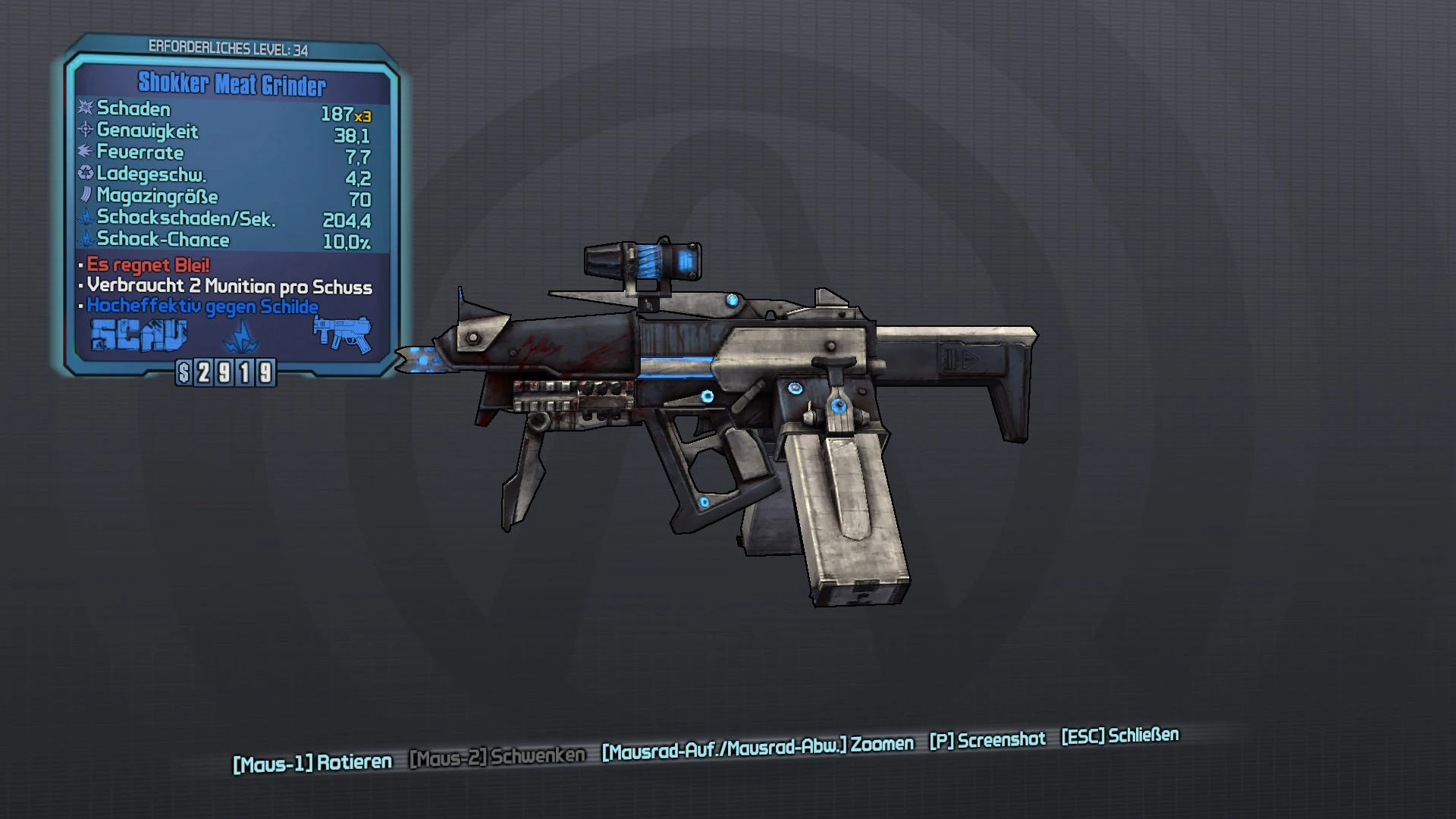This screenshot has height=819, width=1456.
Task: Select the SCAV manufacturer logo
Action: coord(139,336)
